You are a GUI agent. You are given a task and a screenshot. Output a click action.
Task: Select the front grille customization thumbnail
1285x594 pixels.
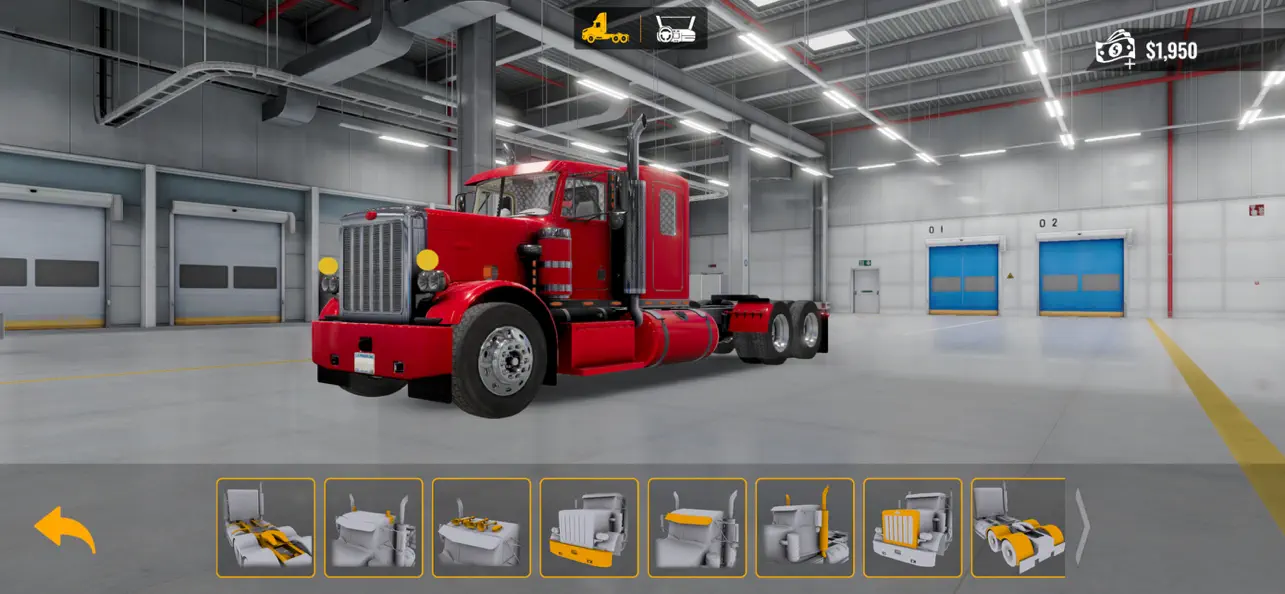(913, 528)
